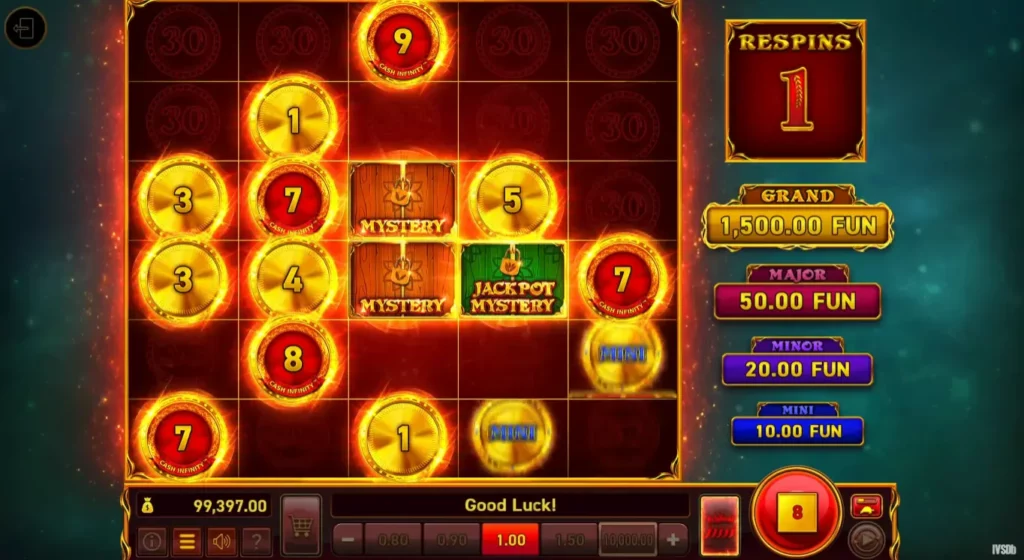This screenshot has height=560, width=1024.
Task: Toggle the sound speaker icon
Action: click(x=220, y=542)
